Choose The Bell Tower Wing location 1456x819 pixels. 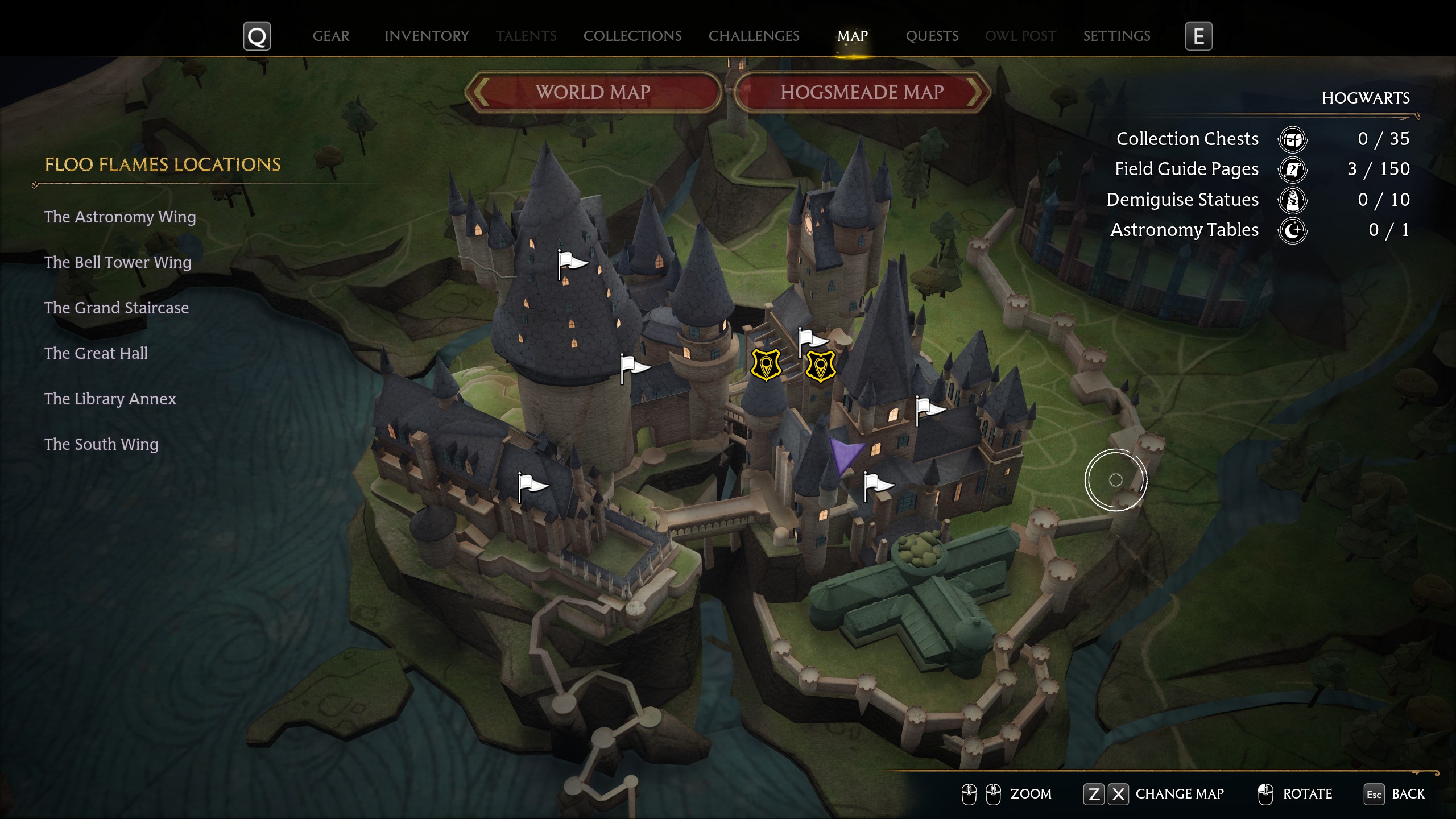(118, 262)
